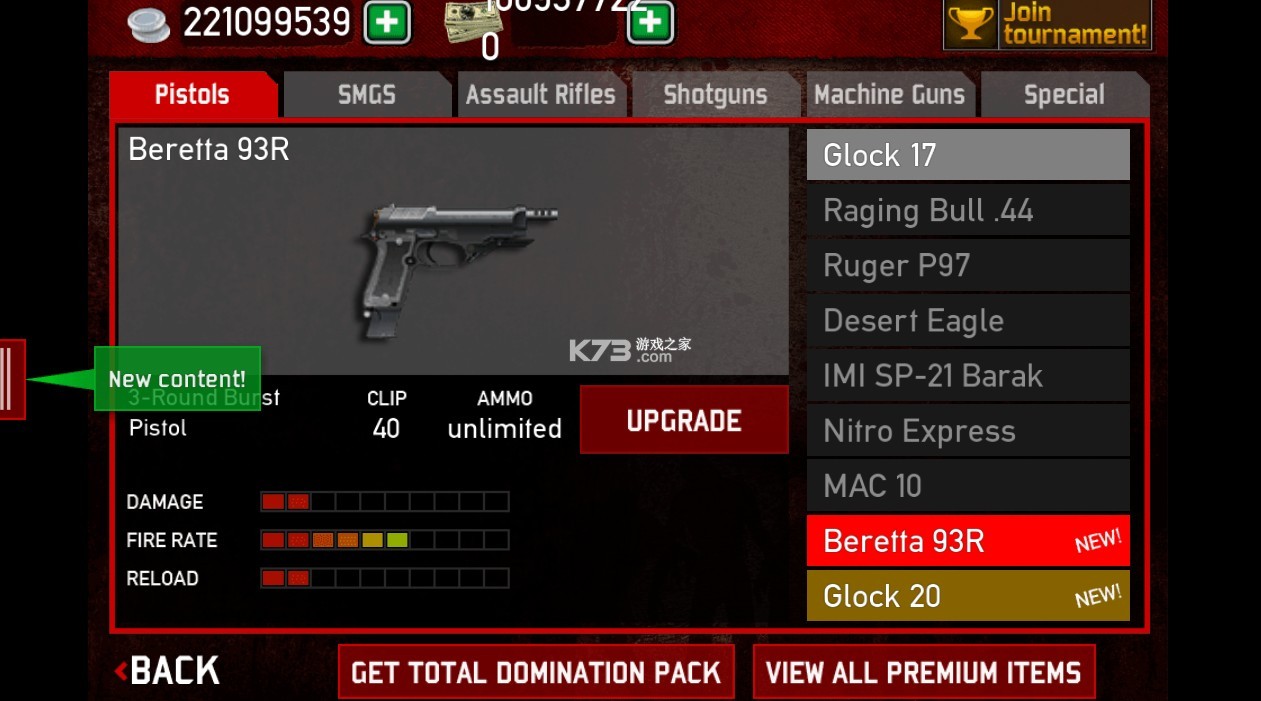The height and width of the screenshot is (701, 1261).
Task: Select the new Glock 20
Action: tap(968, 596)
